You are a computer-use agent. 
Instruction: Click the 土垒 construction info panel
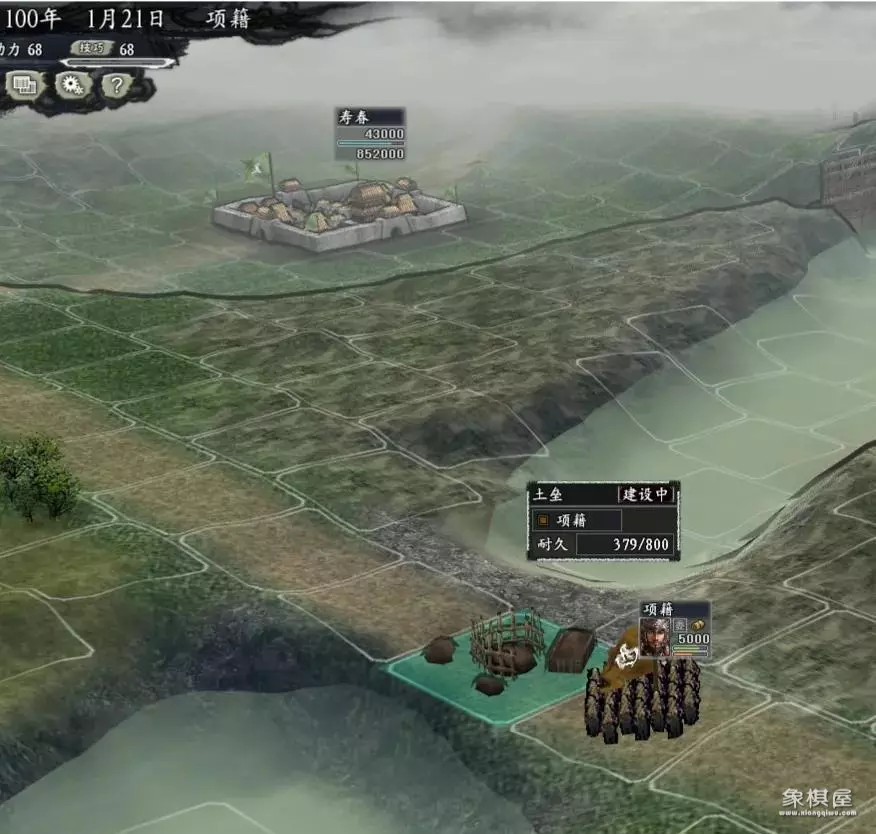point(603,520)
